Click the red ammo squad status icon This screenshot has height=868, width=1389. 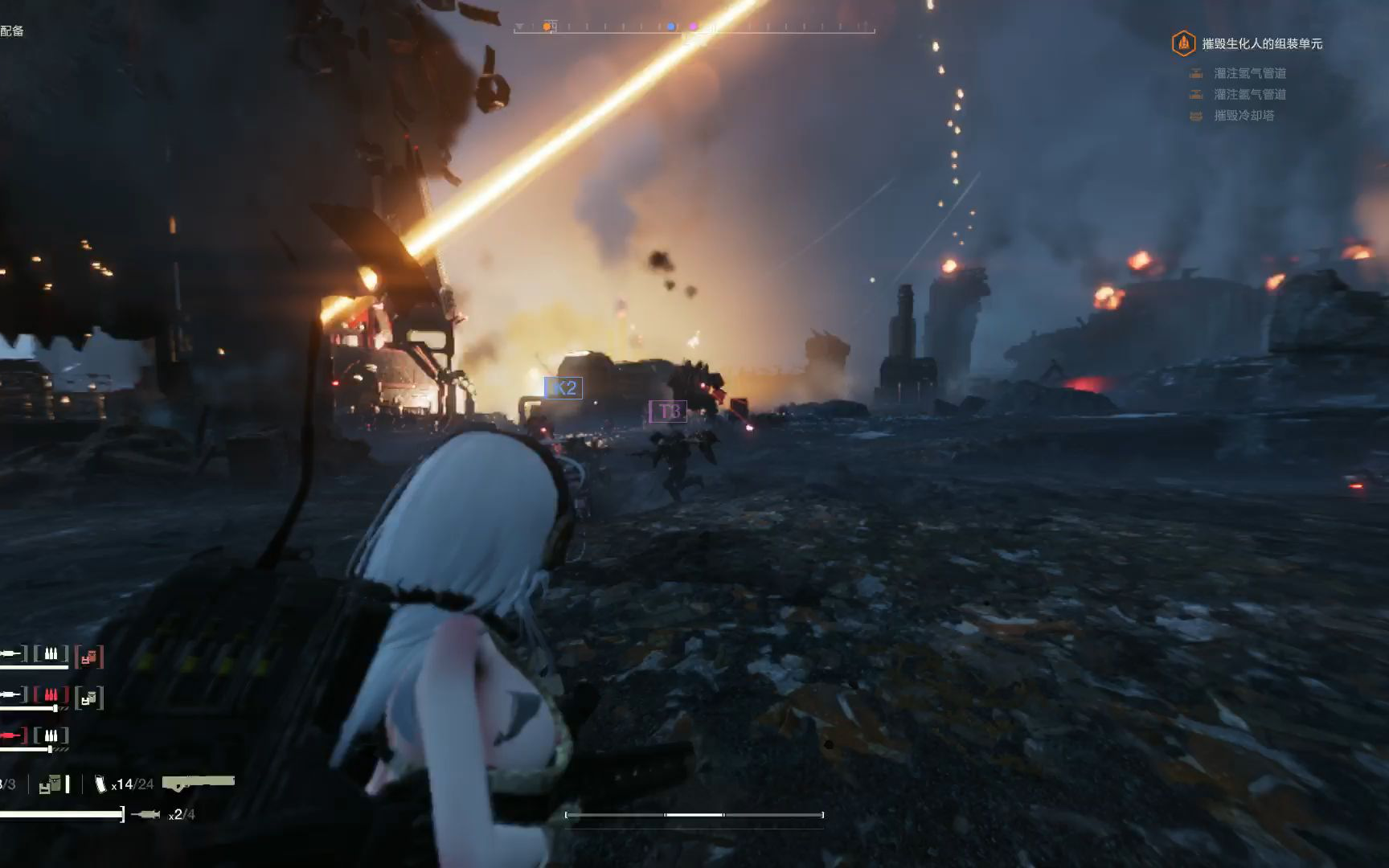pos(51,694)
